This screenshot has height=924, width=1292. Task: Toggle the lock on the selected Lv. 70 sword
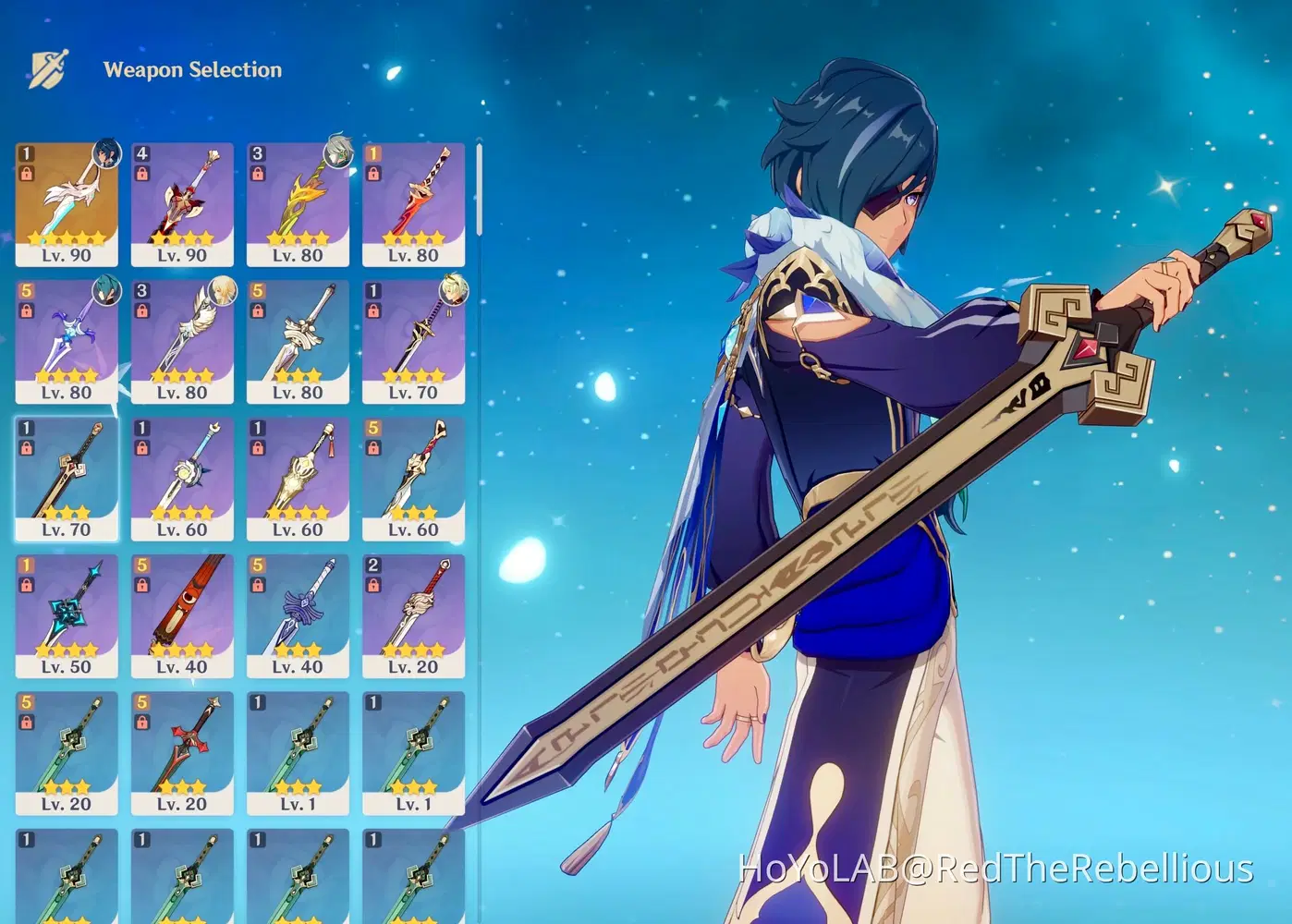click(x=26, y=447)
